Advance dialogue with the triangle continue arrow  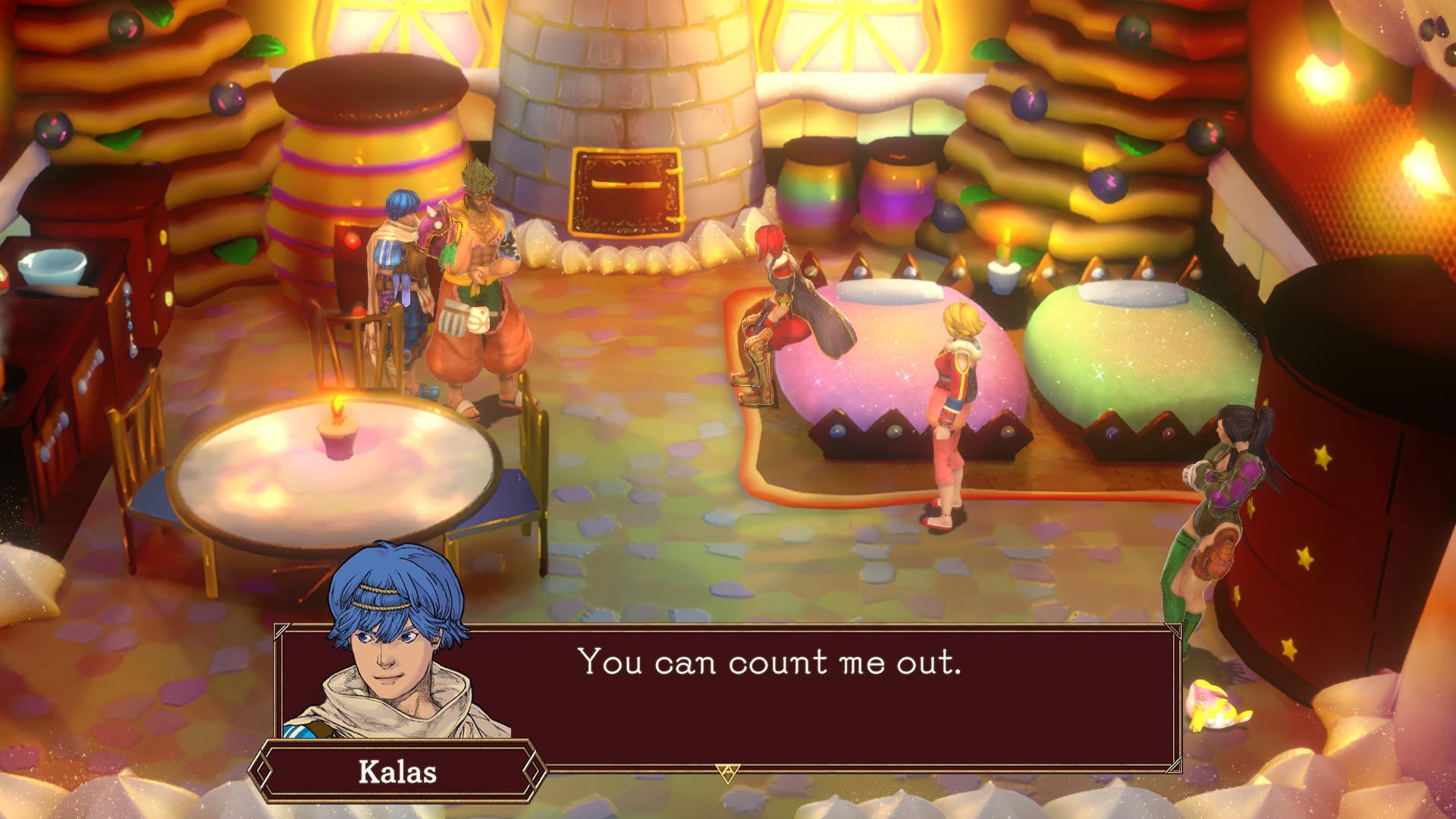click(726, 772)
